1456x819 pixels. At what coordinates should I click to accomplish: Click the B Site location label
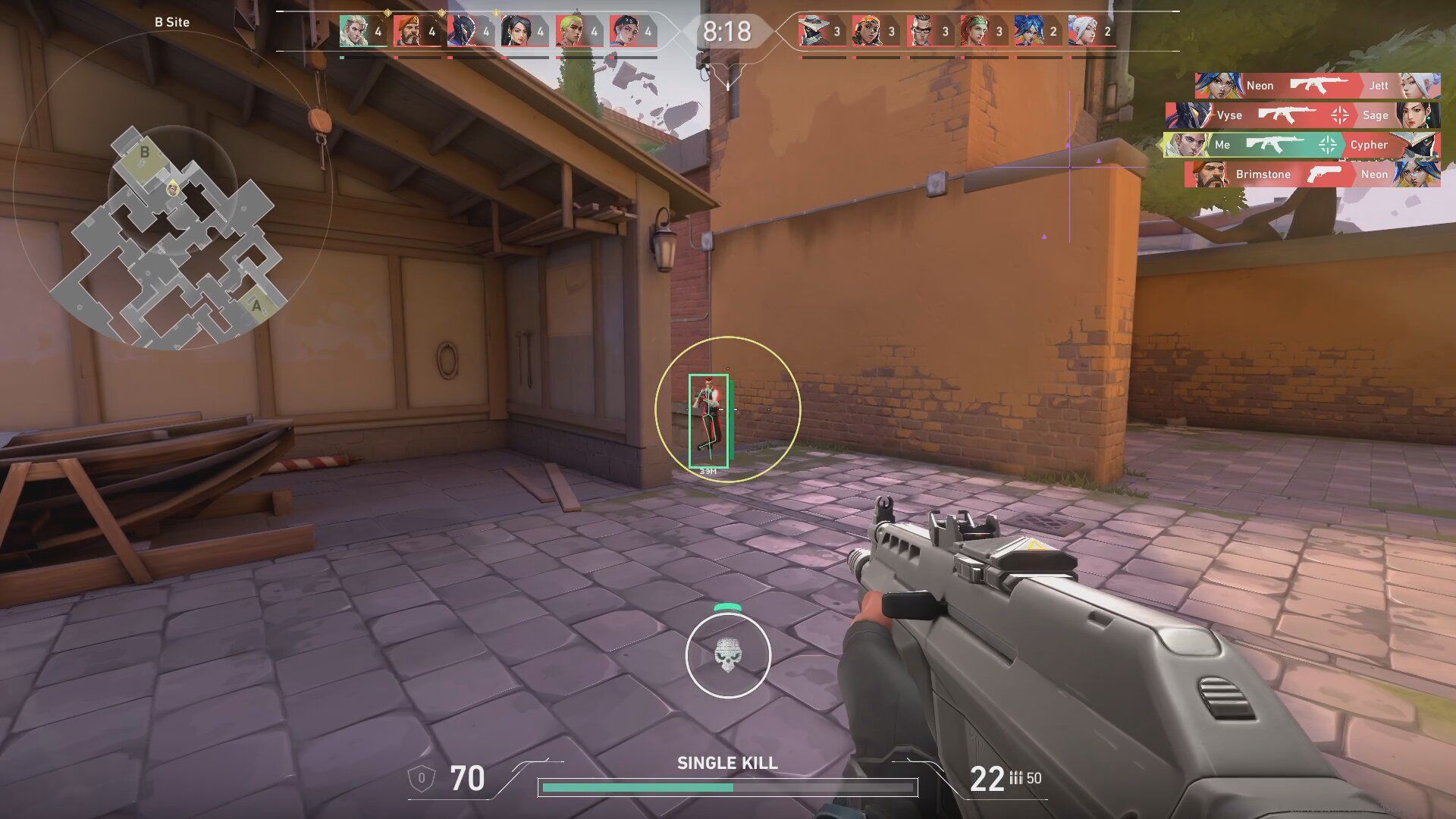(171, 22)
